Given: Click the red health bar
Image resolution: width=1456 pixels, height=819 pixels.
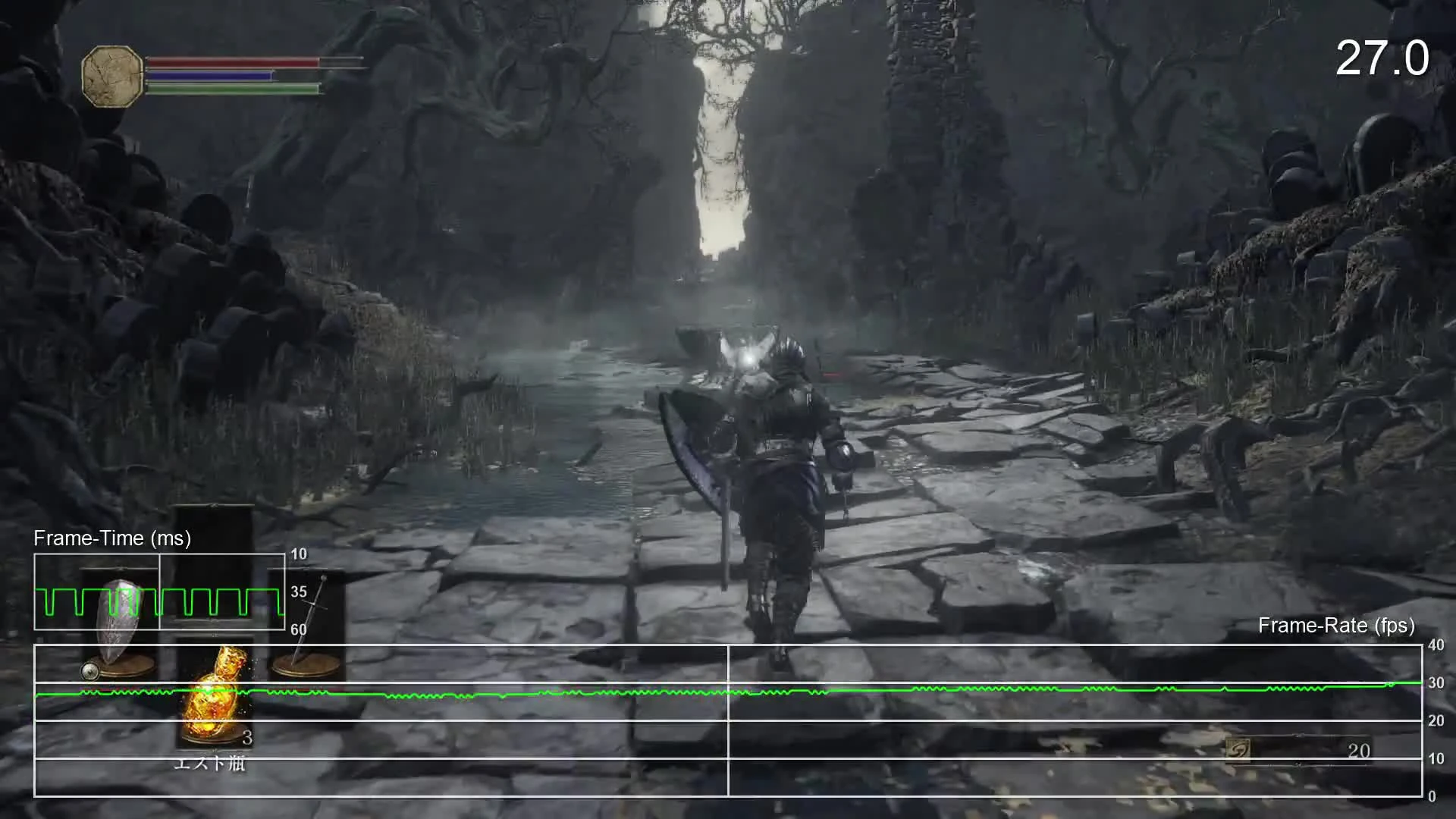Looking at the screenshot, I should (227, 64).
